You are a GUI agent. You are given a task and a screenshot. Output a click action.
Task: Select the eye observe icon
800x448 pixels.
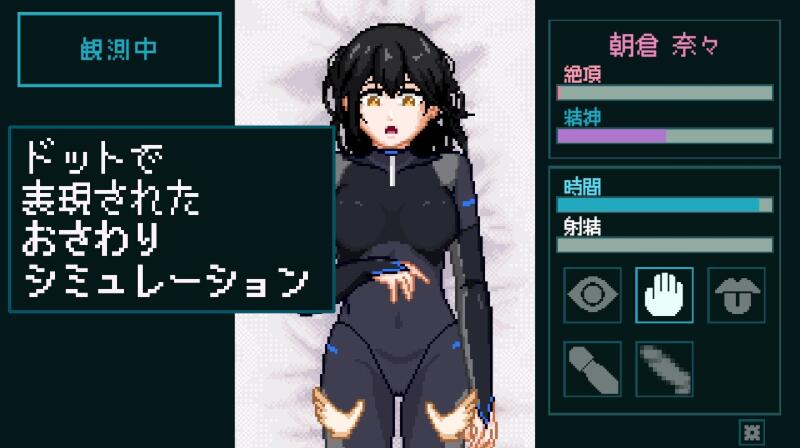(x=593, y=296)
